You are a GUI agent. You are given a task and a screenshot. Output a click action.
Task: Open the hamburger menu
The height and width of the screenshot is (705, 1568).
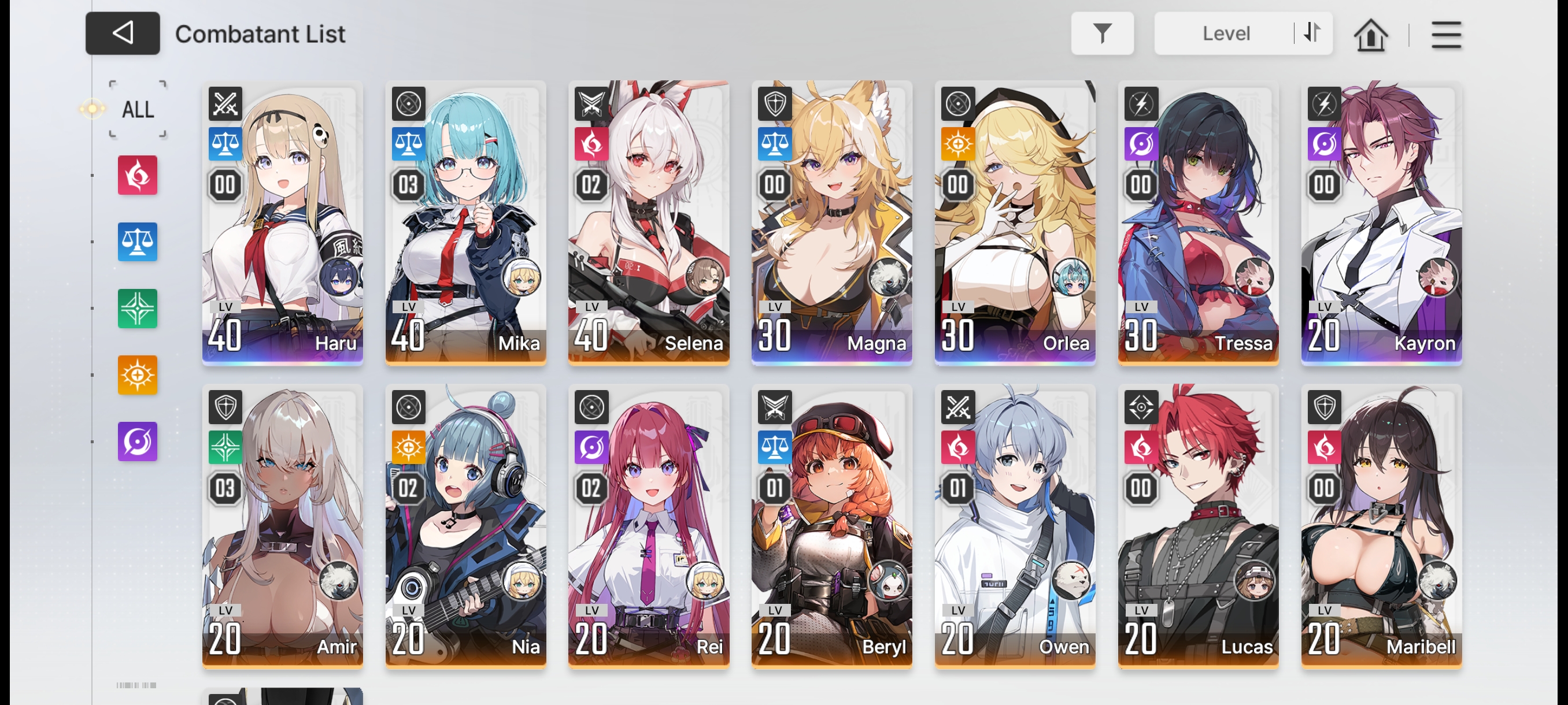pos(1445,35)
